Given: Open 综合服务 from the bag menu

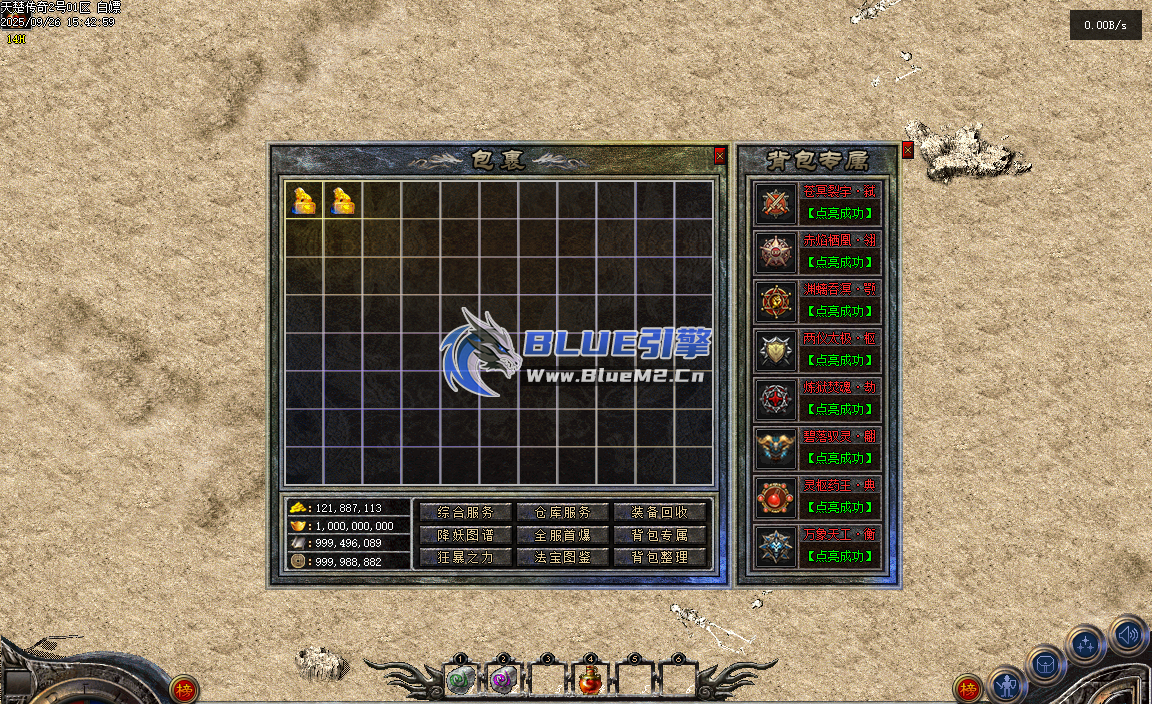Looking at the screenshot, I should point(465,512).
